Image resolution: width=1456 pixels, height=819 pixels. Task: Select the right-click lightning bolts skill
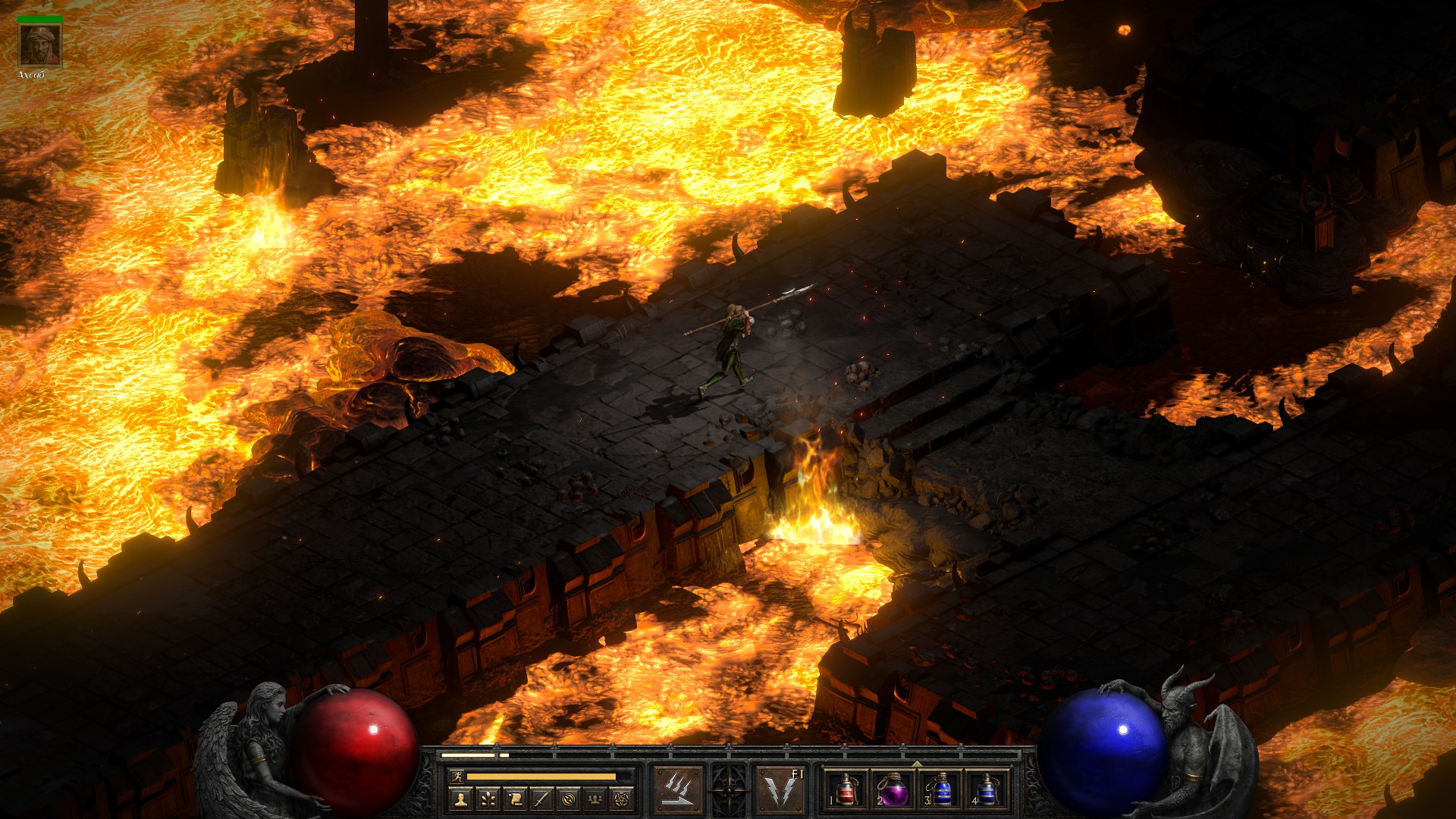781,789
